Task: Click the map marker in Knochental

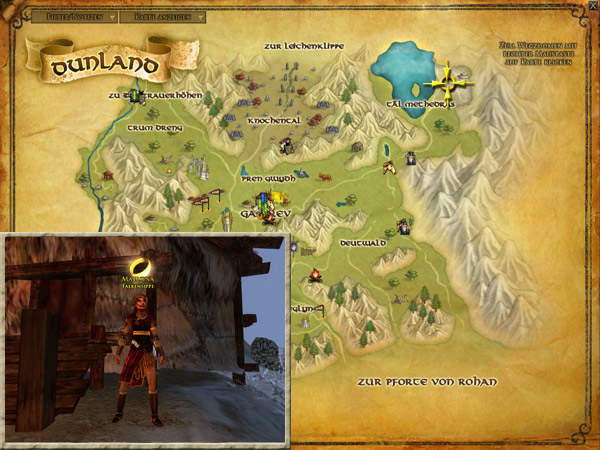Action: (288, 146)
